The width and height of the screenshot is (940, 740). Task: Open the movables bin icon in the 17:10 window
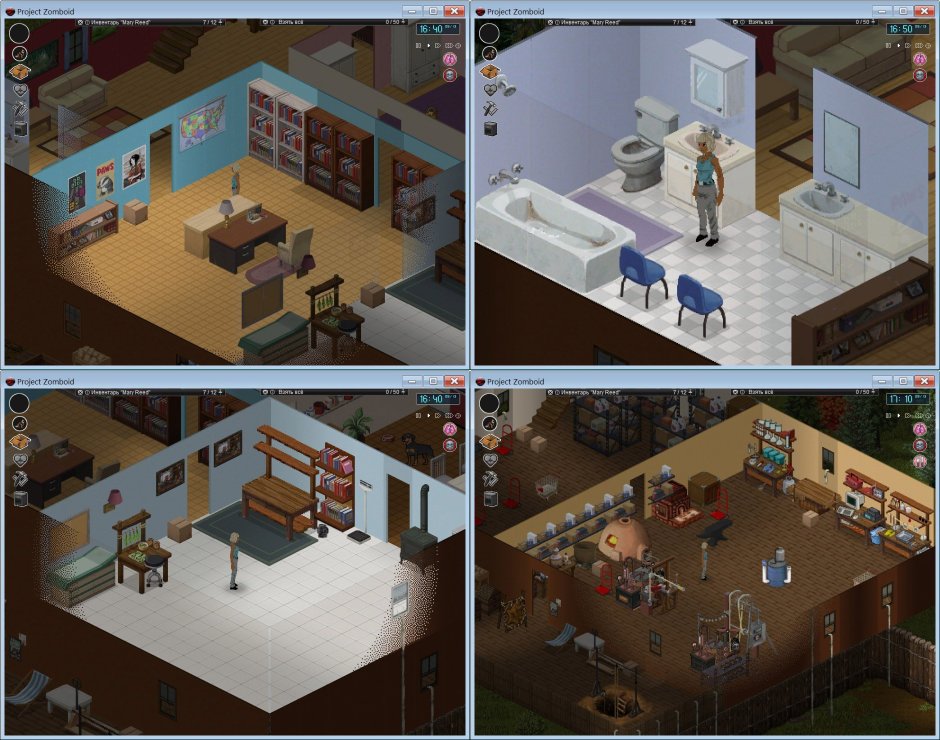(489, 497)
